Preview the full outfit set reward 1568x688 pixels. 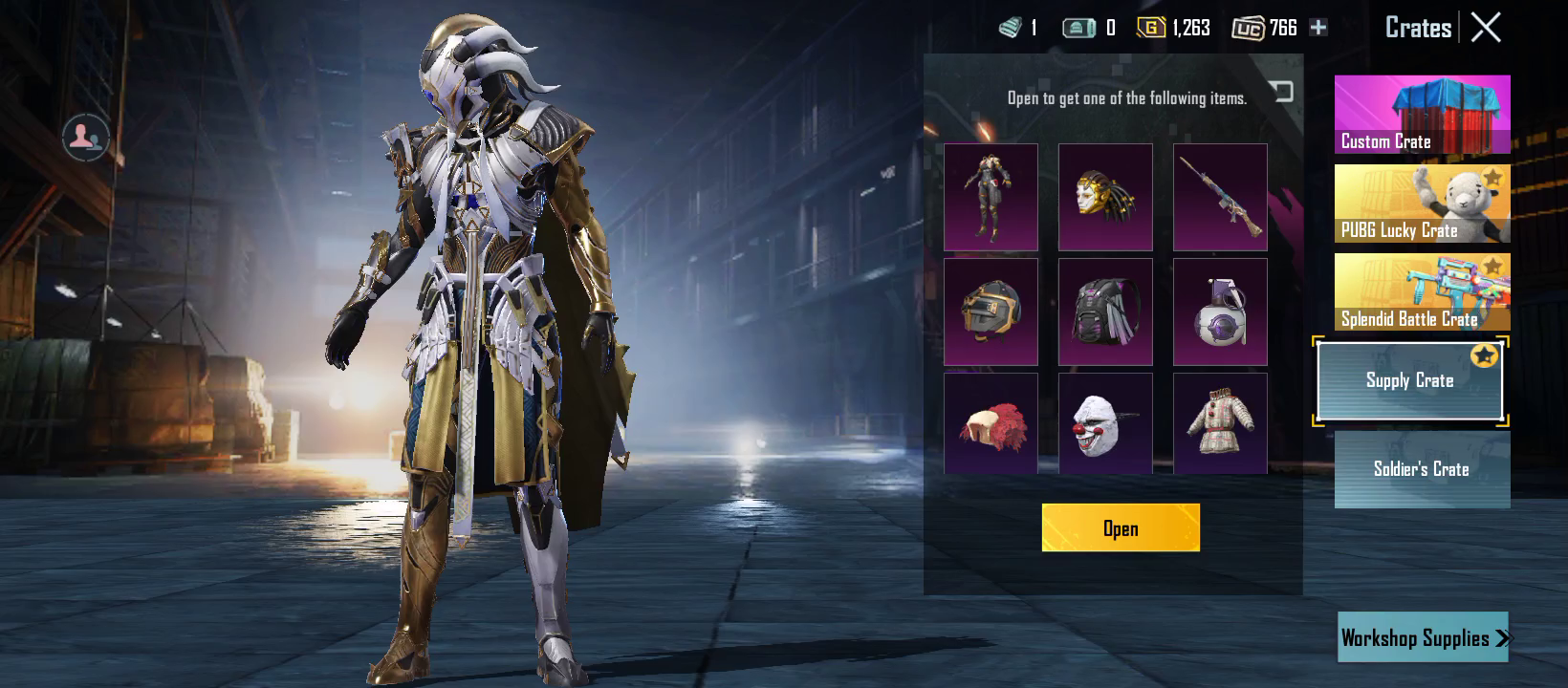[991, 197]
